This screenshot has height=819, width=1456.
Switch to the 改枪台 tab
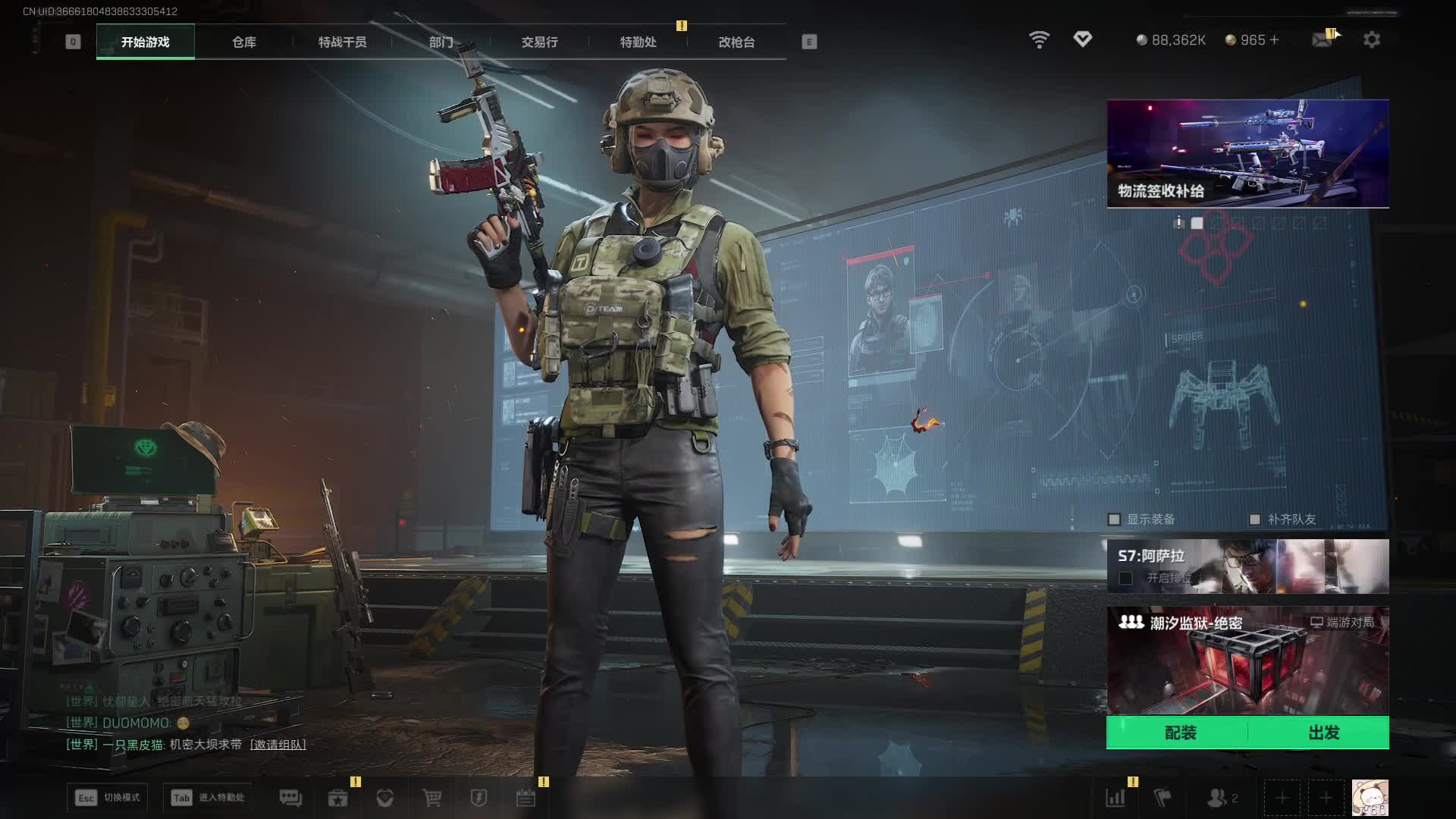pos(736,42)
